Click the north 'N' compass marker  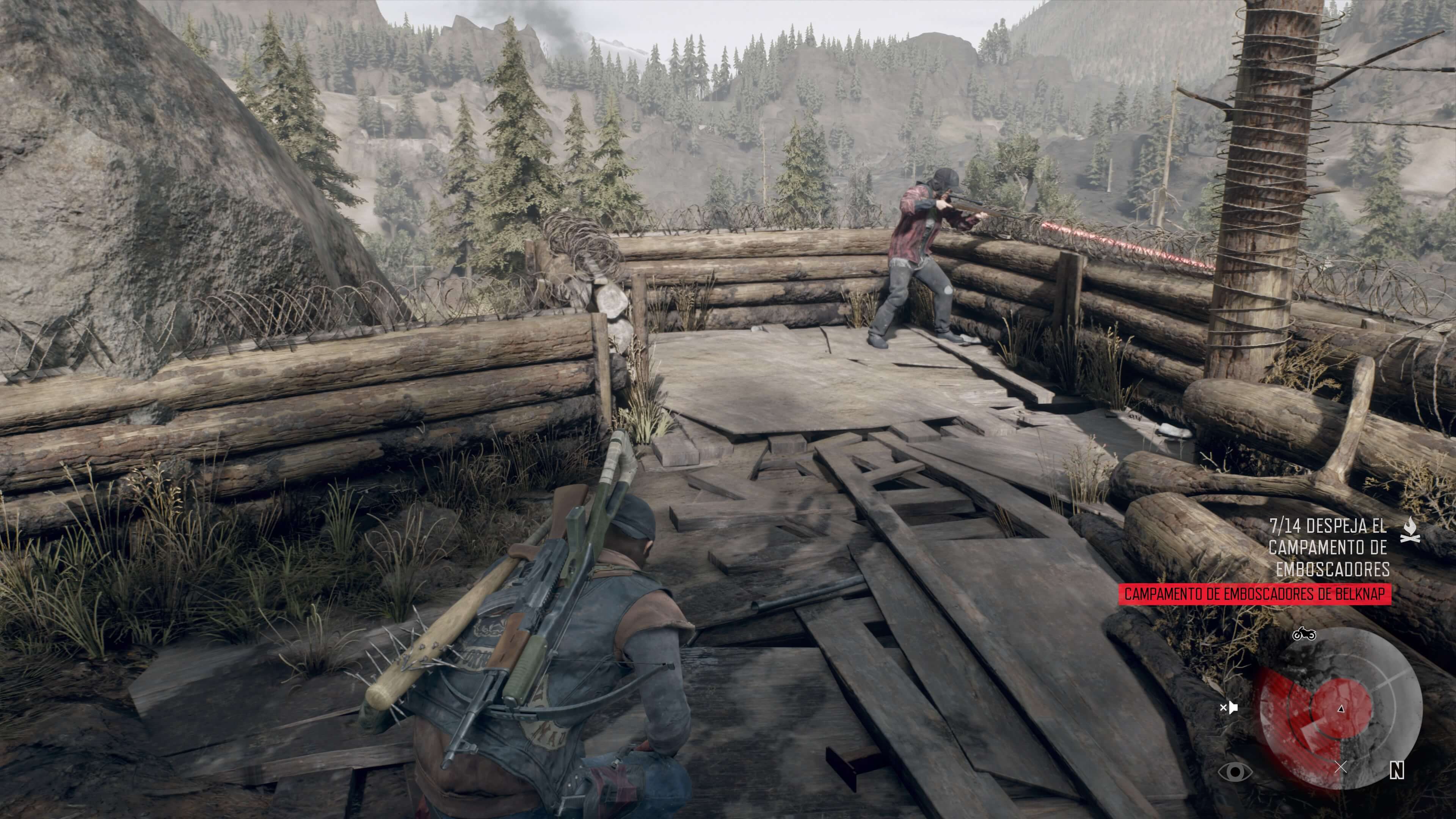point(1396,771)
